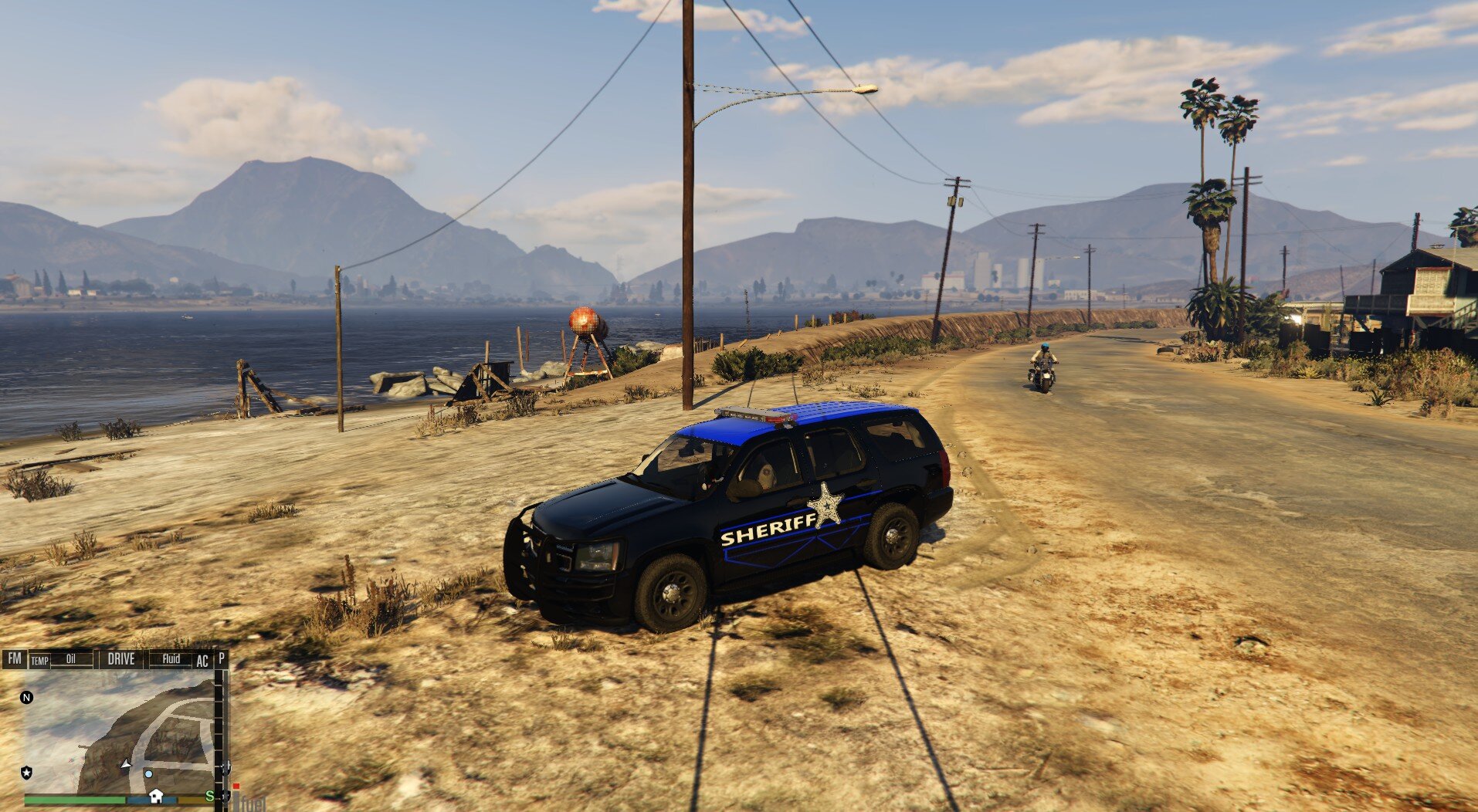The width and height of the screenshot is (1478, 812).
Task: Select the police star badge blip on minimap
Action: 27,772
